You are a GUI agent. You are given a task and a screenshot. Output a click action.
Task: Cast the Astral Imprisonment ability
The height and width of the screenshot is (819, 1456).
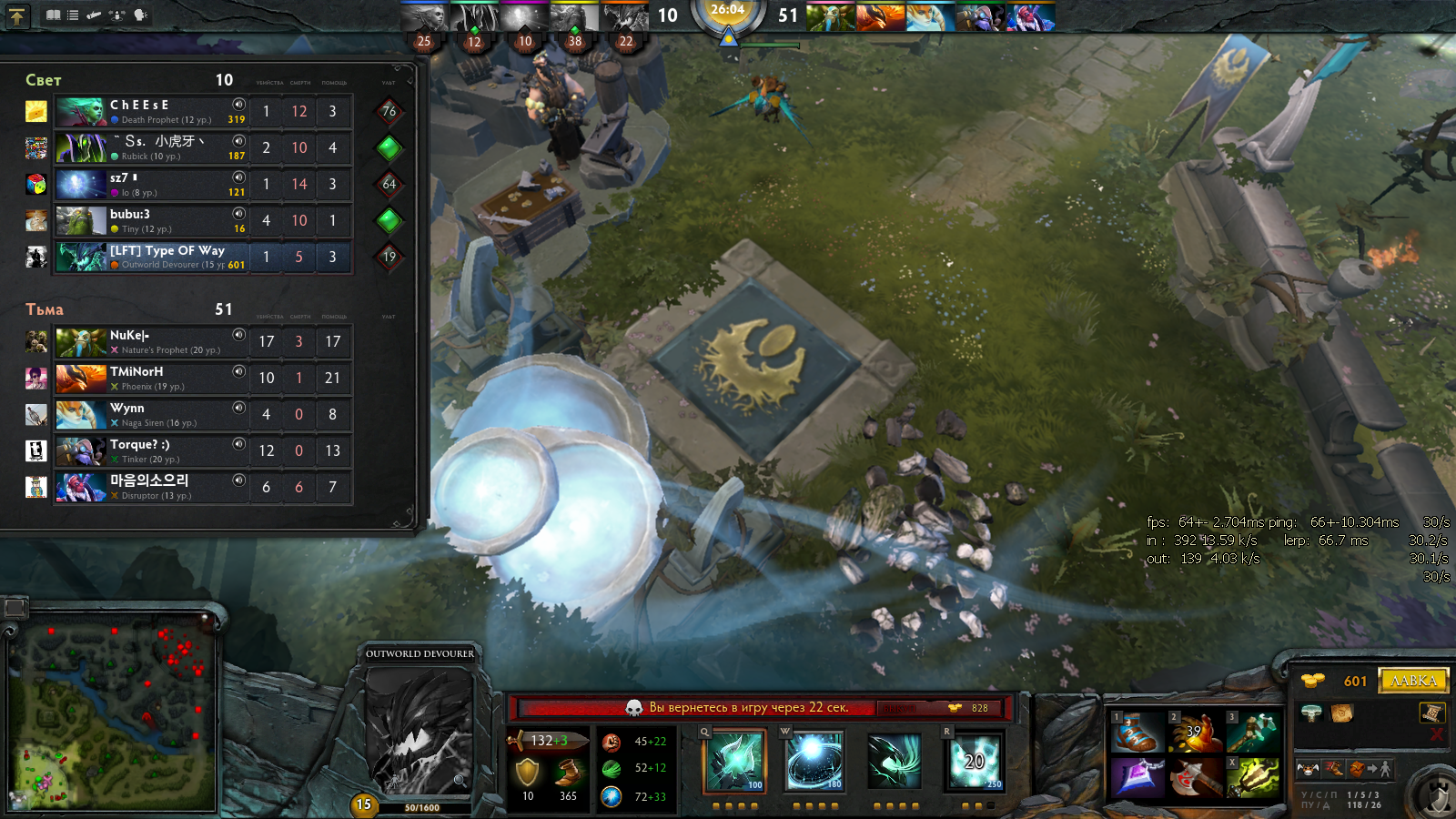[x=814, y=762]
